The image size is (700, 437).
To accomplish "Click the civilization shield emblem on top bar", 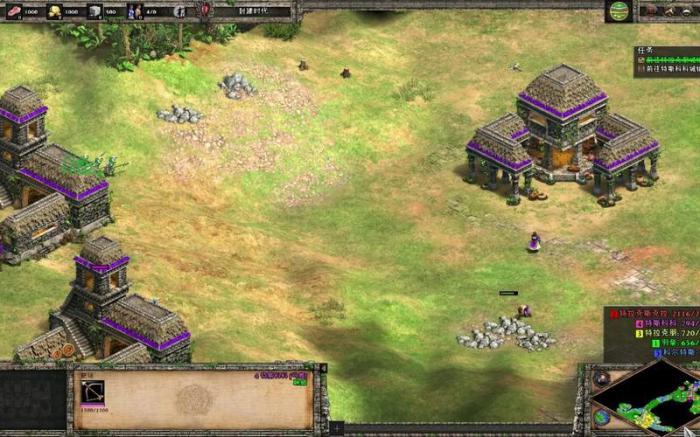I will tap(206, 10).
